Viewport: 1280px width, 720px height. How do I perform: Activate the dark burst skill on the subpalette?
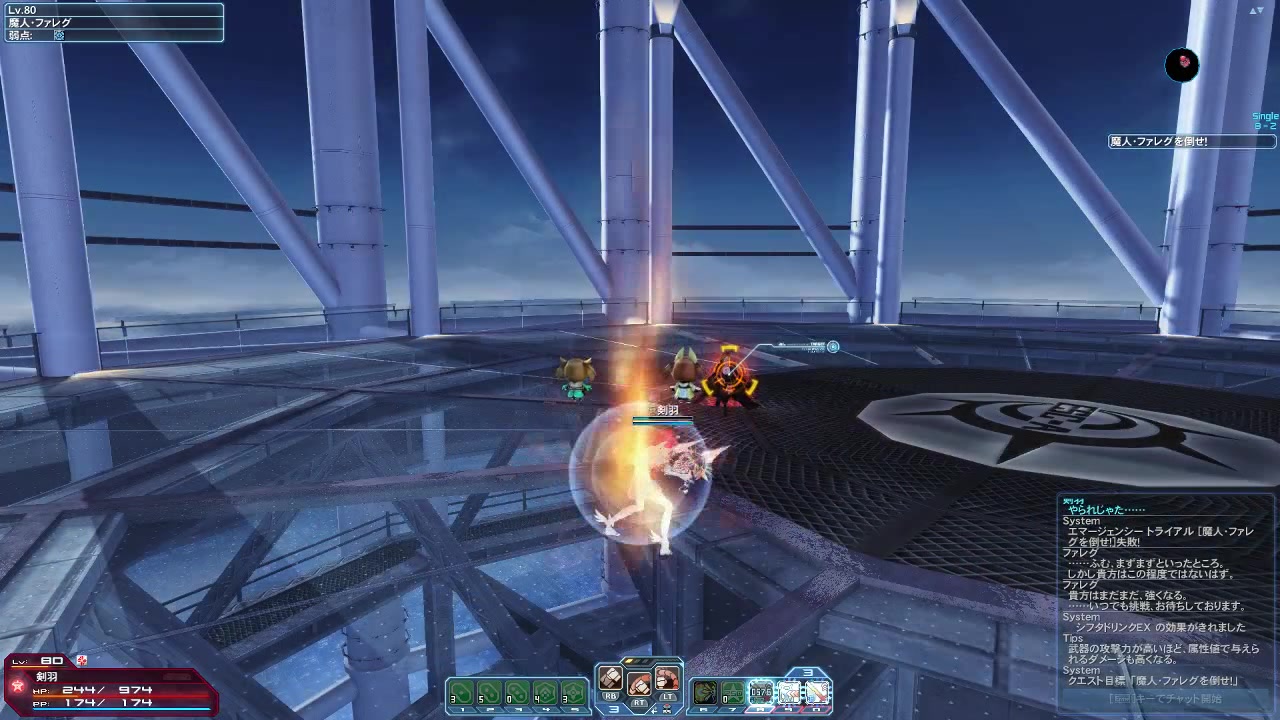pos(705,692)
